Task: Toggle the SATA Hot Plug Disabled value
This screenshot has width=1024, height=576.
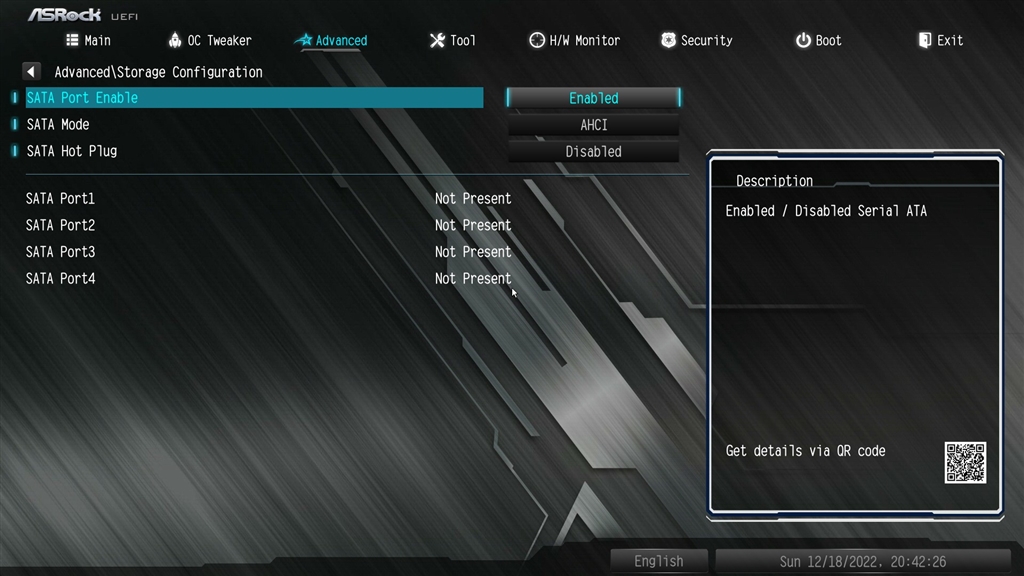Action: point(594,152)
